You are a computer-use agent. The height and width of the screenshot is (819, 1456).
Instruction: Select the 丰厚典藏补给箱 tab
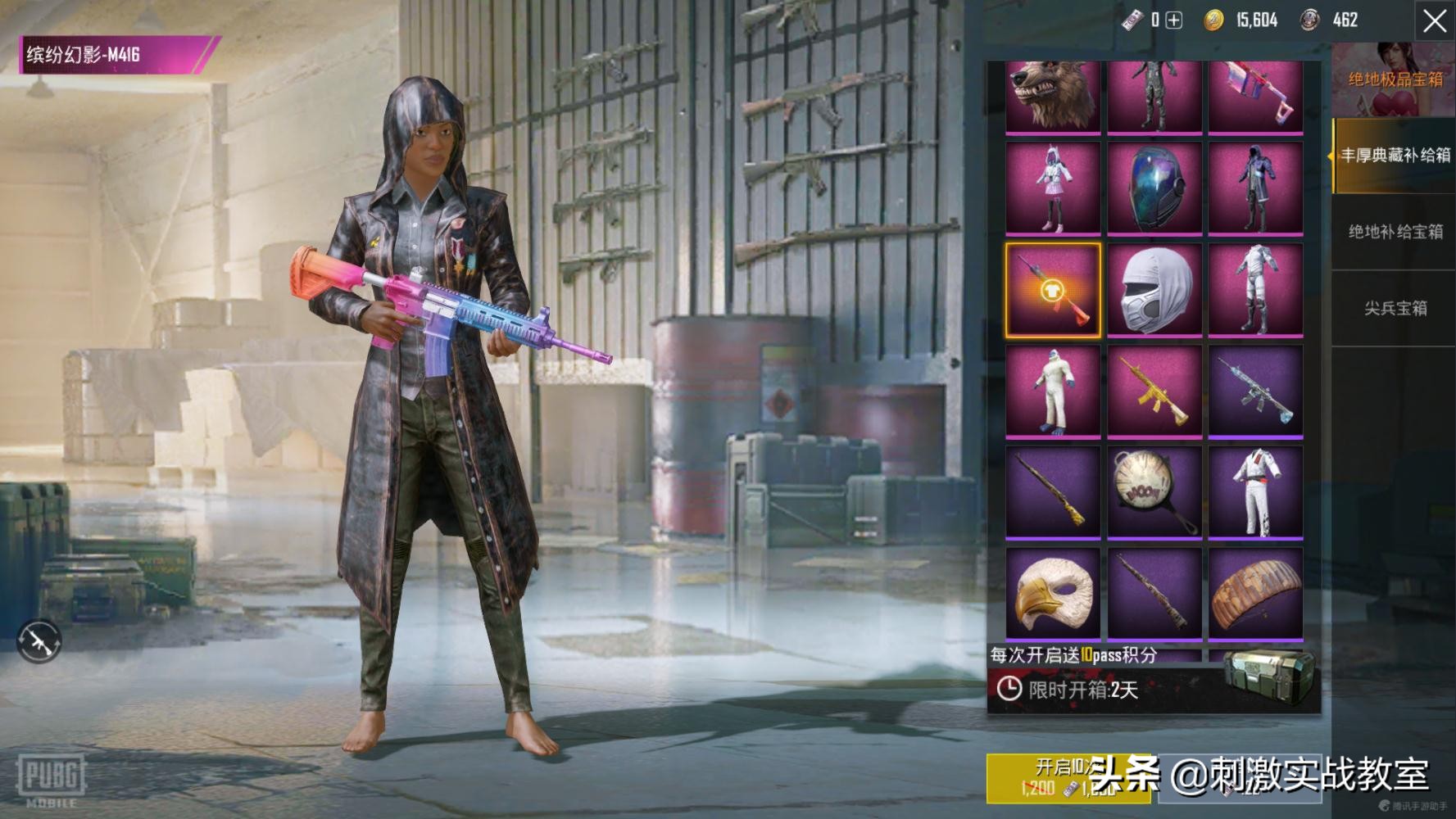coord(1395,156)
